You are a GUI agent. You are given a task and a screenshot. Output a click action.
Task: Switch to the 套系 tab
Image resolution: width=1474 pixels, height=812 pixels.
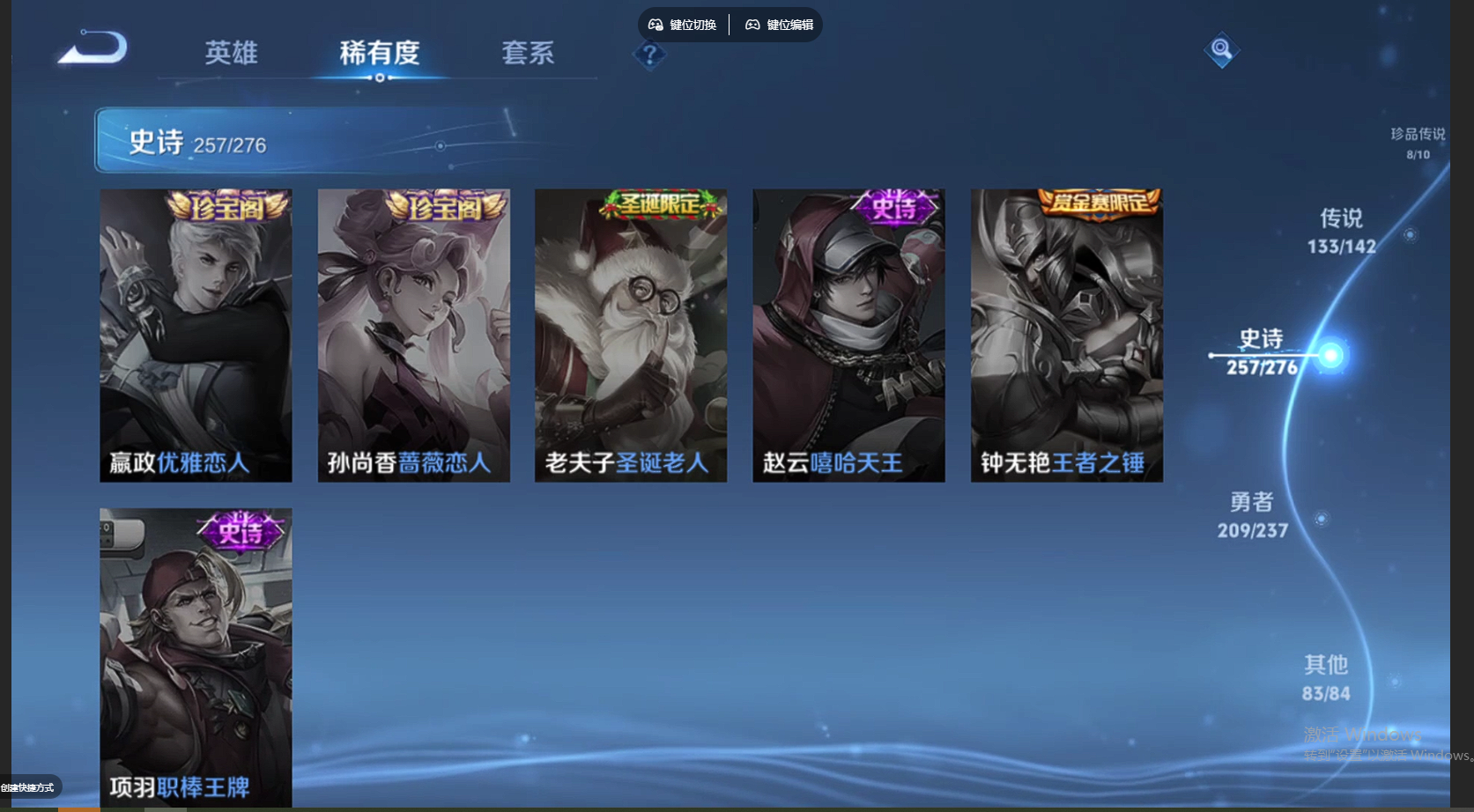coord(528,54)
